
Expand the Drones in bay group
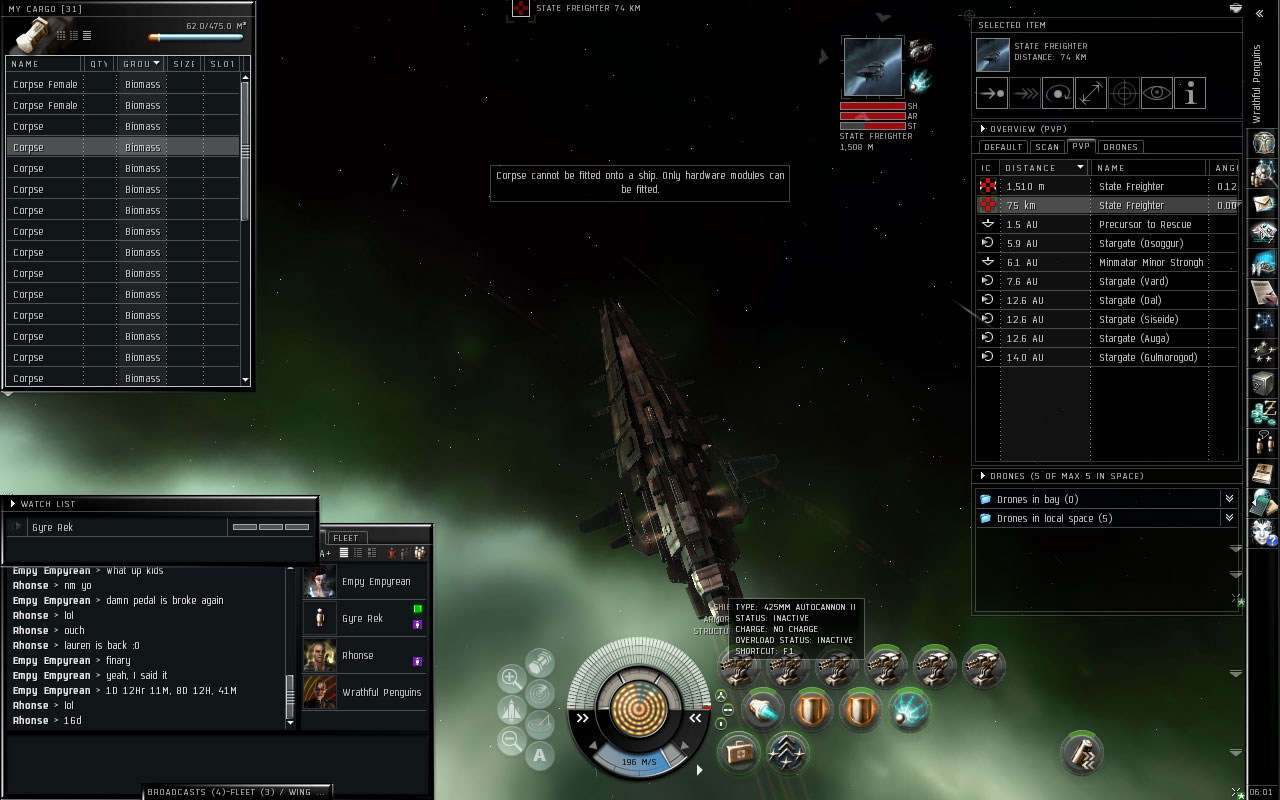[x=1229, y=499]
